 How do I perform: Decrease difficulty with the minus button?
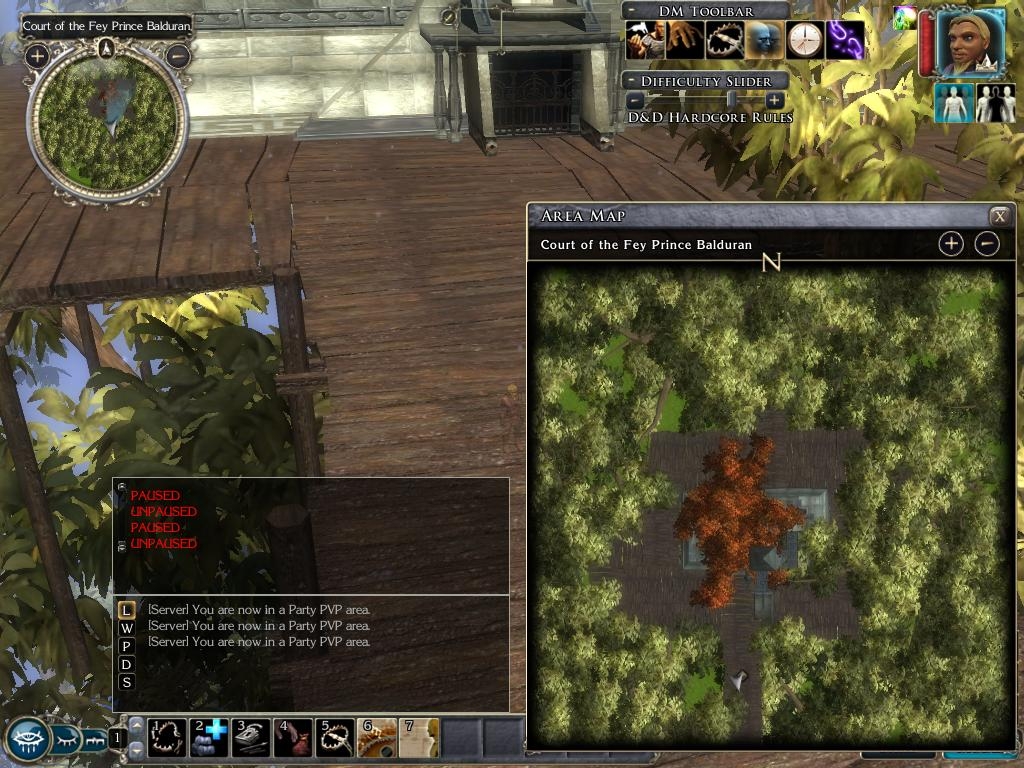tap(635, 100)
